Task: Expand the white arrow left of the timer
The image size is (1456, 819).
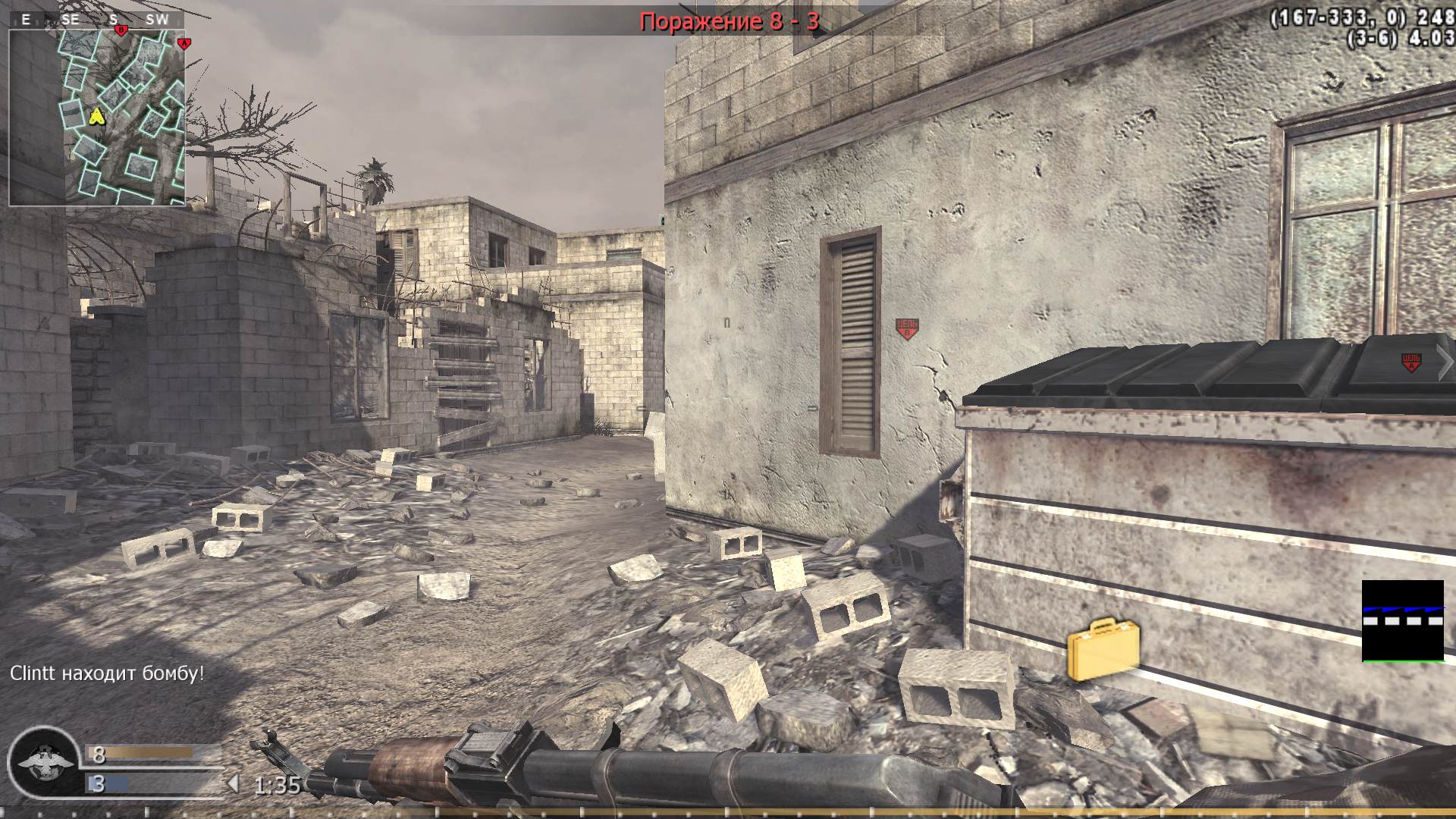Action: [x=234, y=782]
